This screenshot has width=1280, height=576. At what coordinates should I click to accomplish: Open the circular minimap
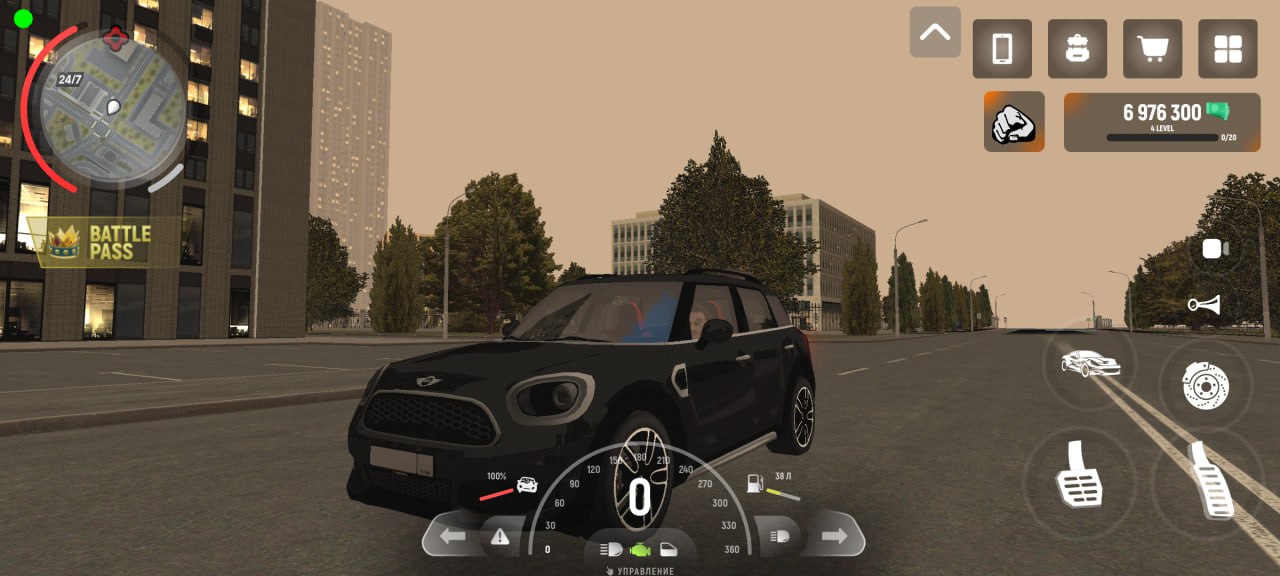(x=113, y=105)
